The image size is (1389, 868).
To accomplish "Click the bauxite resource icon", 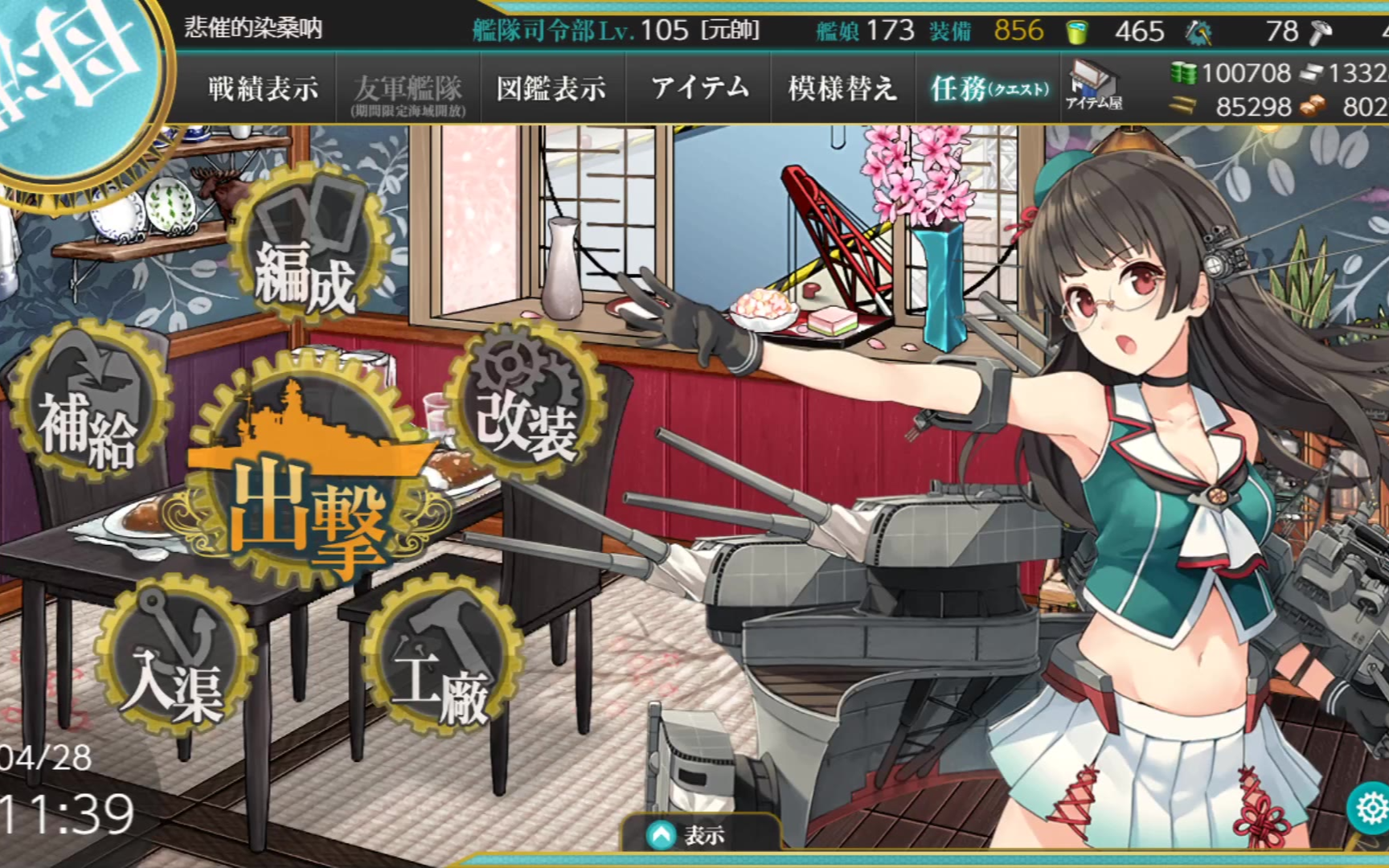I will [x=1313, y=105].
